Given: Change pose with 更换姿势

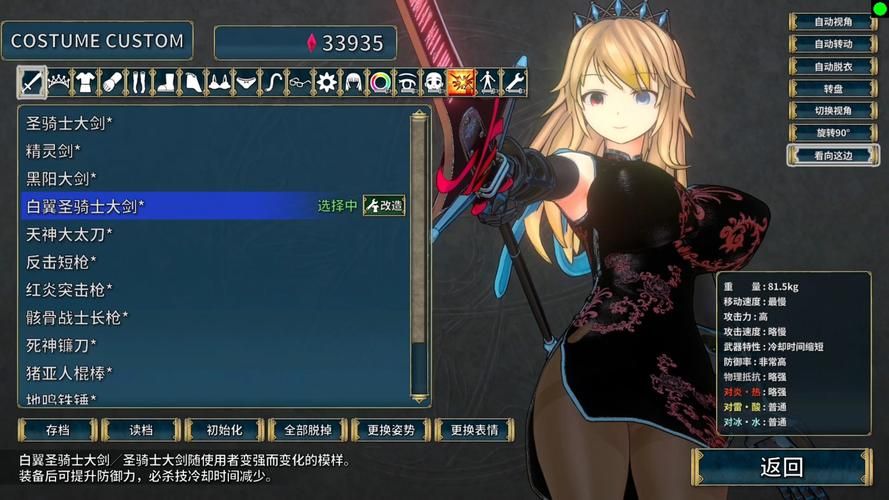Looking at the screenshot, I should 390,430.
